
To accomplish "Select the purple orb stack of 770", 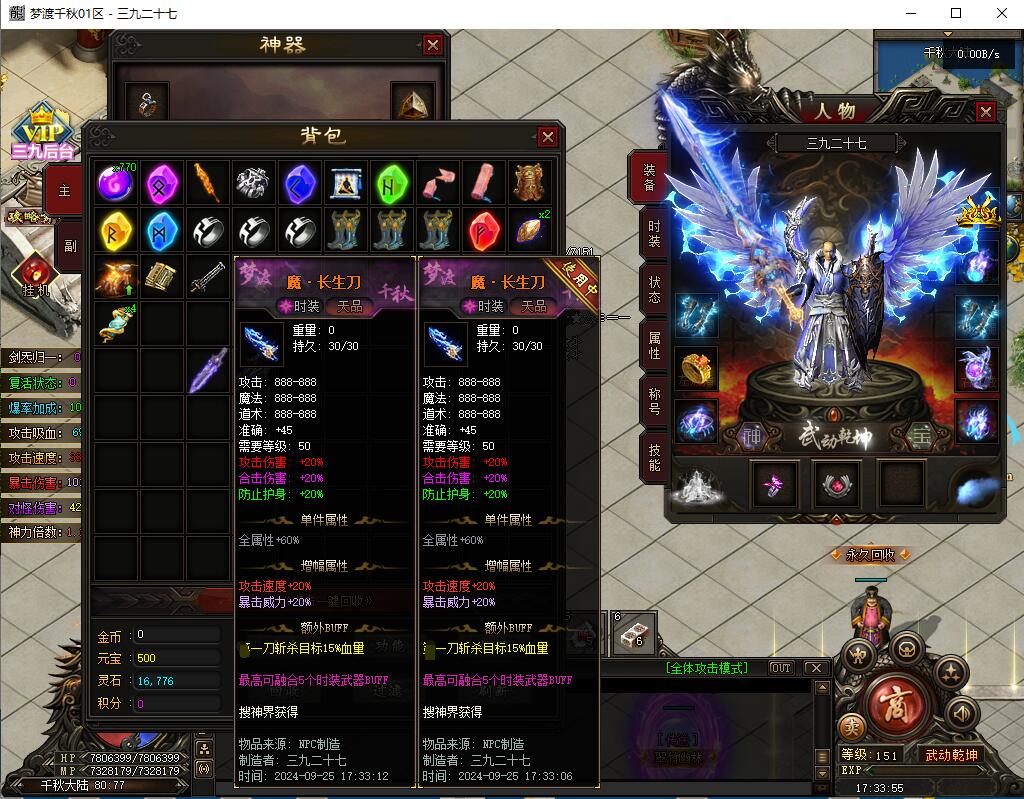I will 117,183.
